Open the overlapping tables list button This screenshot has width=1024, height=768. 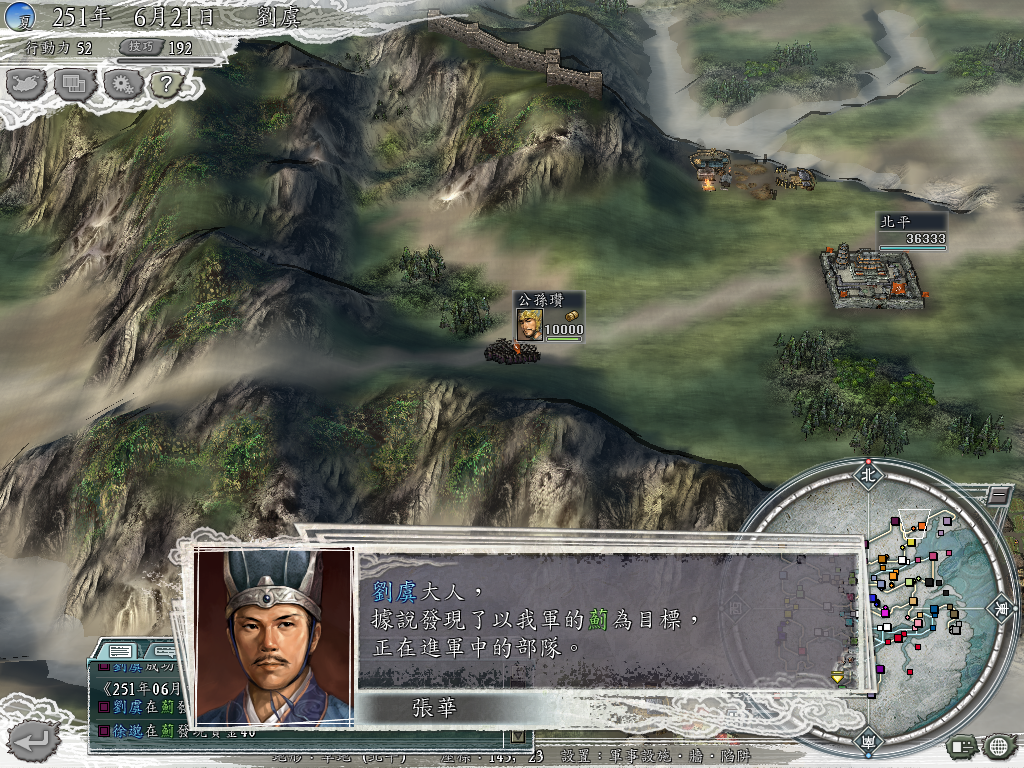(74, 83)
